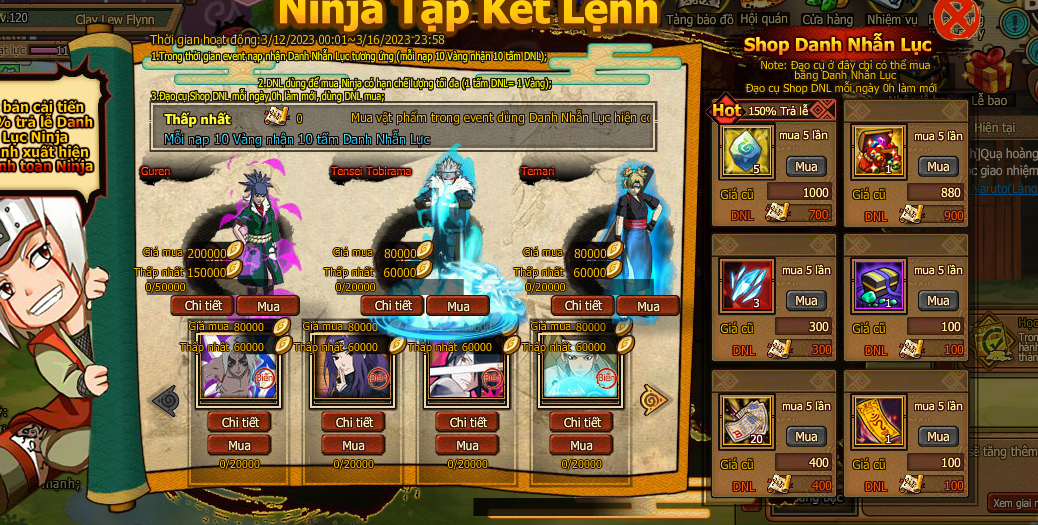Screen dimensions: 1038x525
Task: Go to previous ninja page with left arrow
Action: click(164, 400)
